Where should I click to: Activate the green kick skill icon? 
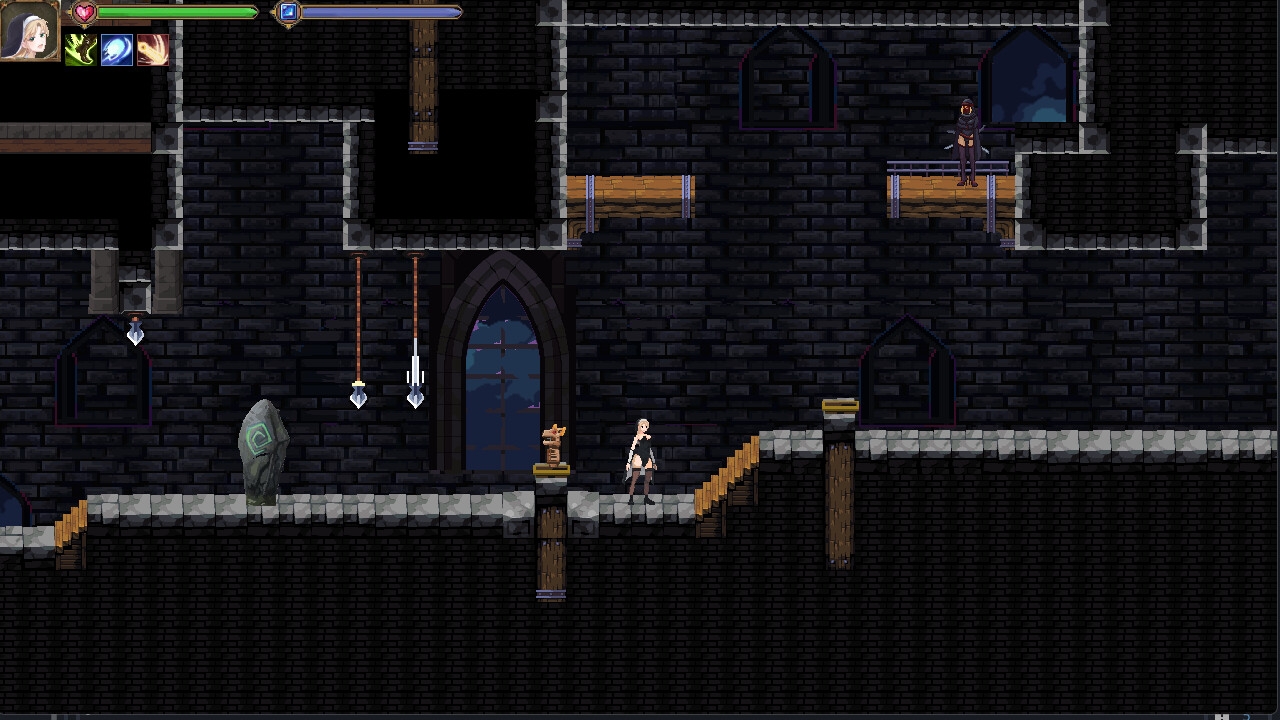click(81, 49)
